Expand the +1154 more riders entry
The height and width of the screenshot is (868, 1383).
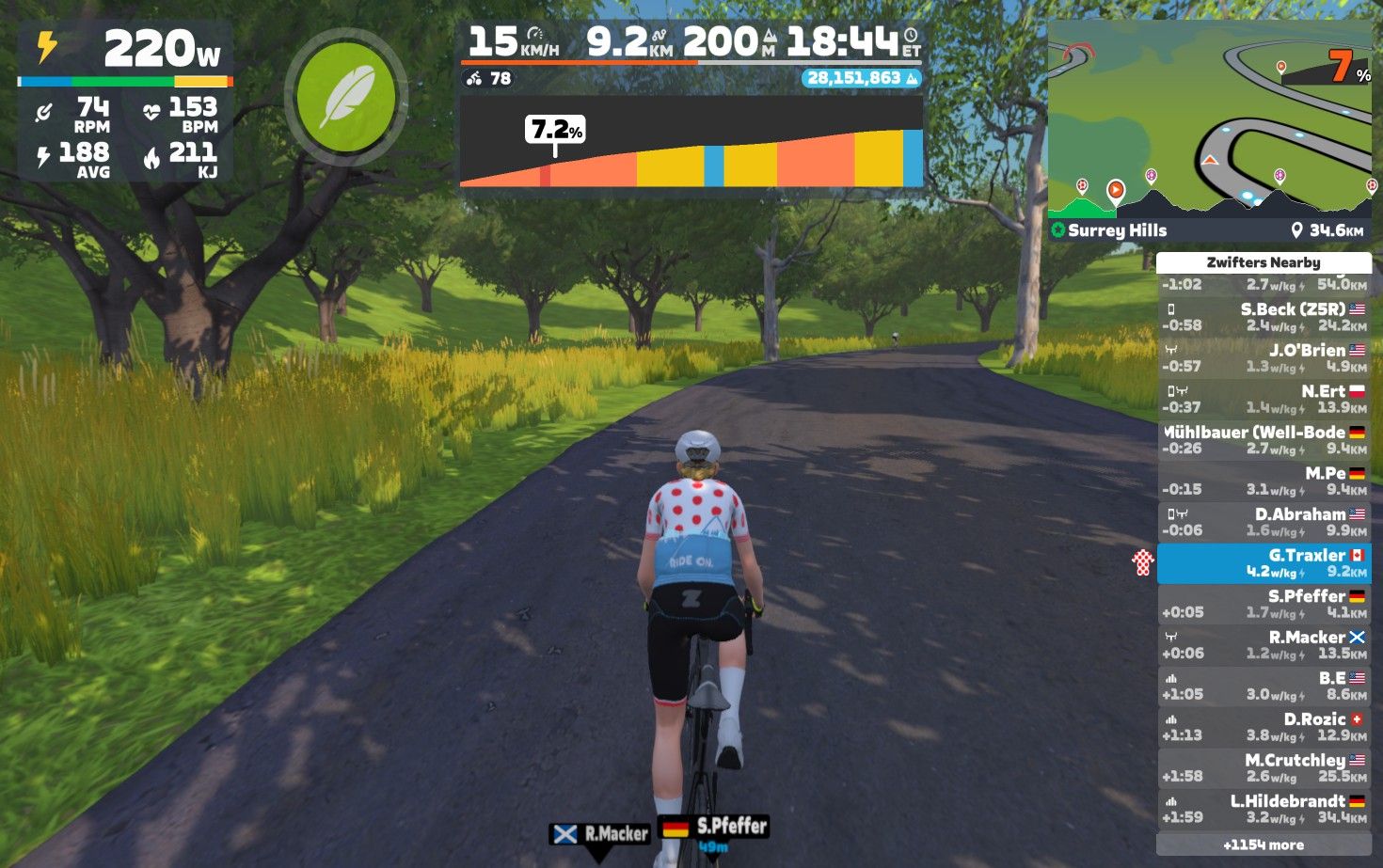(x=1264, y=844)
